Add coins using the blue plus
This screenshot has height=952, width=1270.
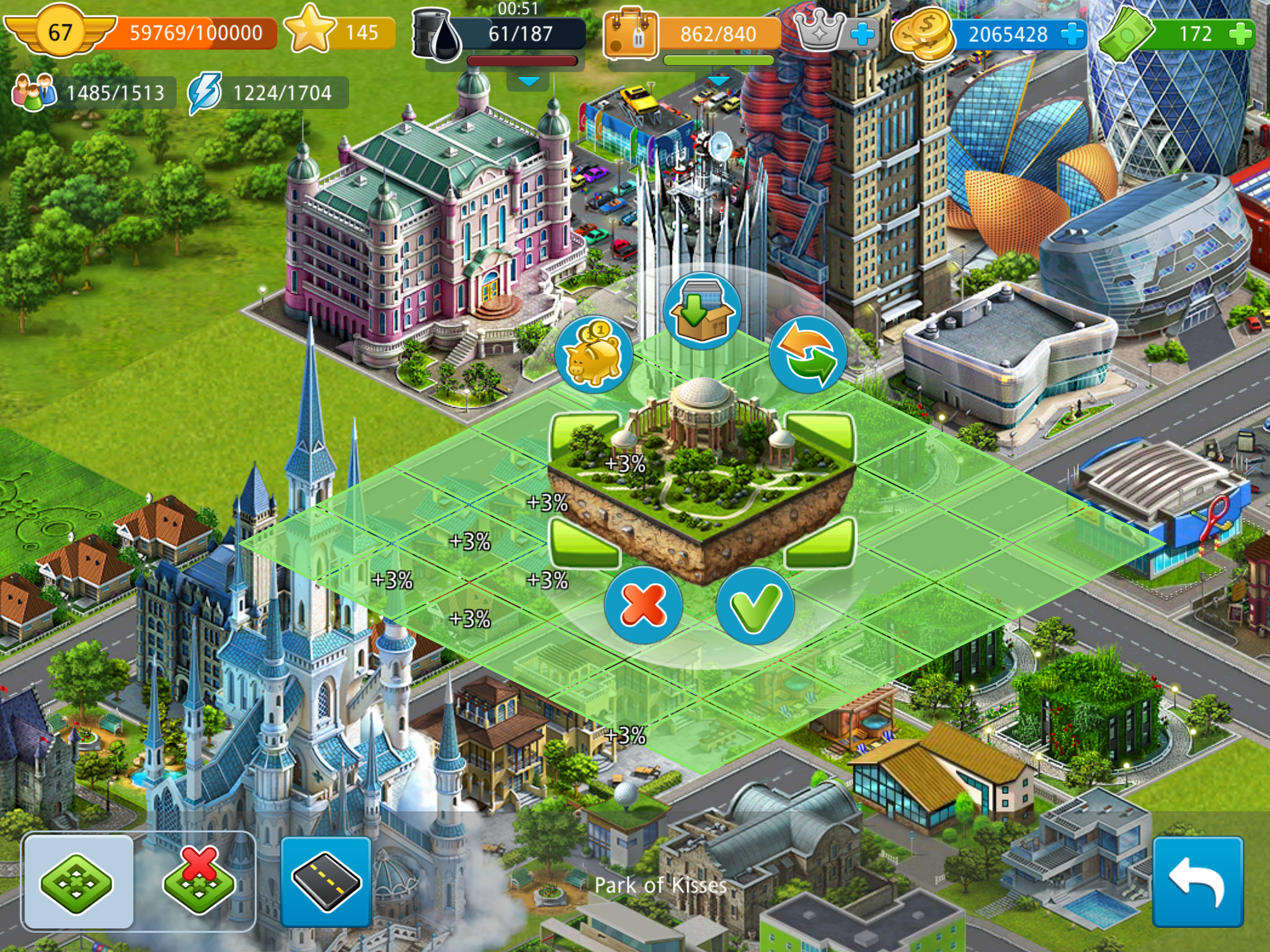tap(1072, 33)
